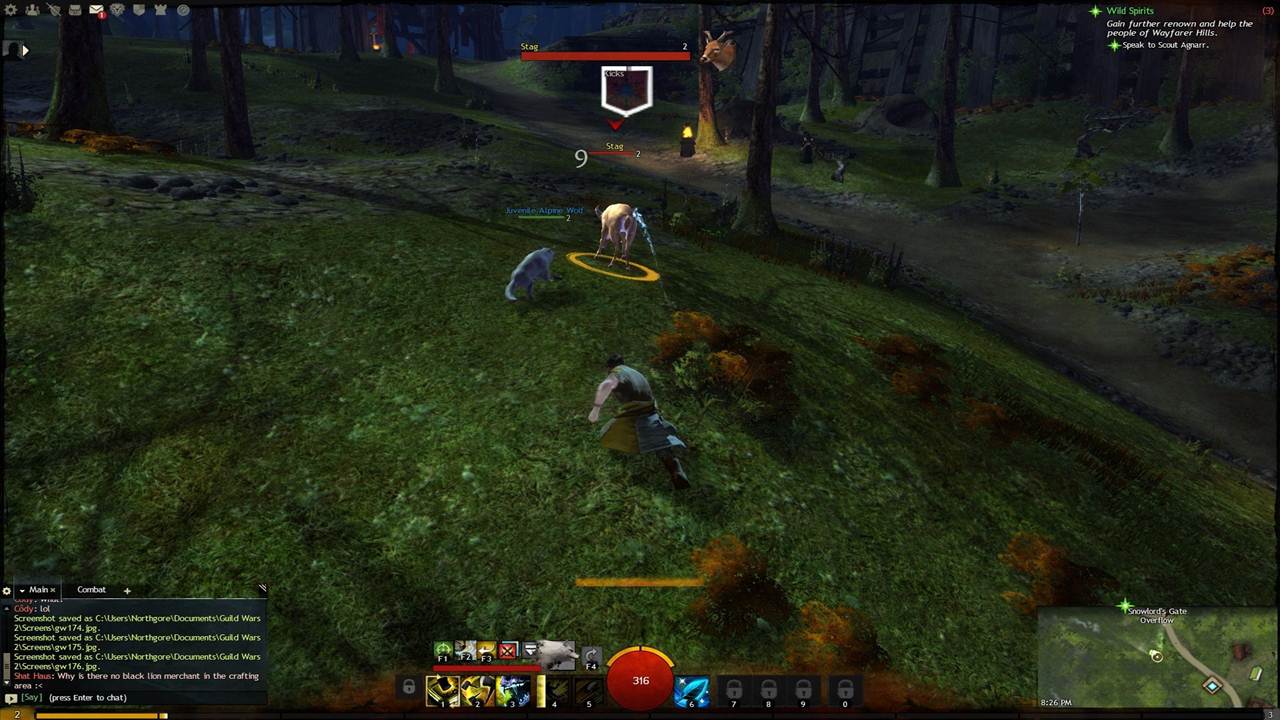Open the Black Lion Trading Company icon
1280x720 pixels.
point(118,10)
